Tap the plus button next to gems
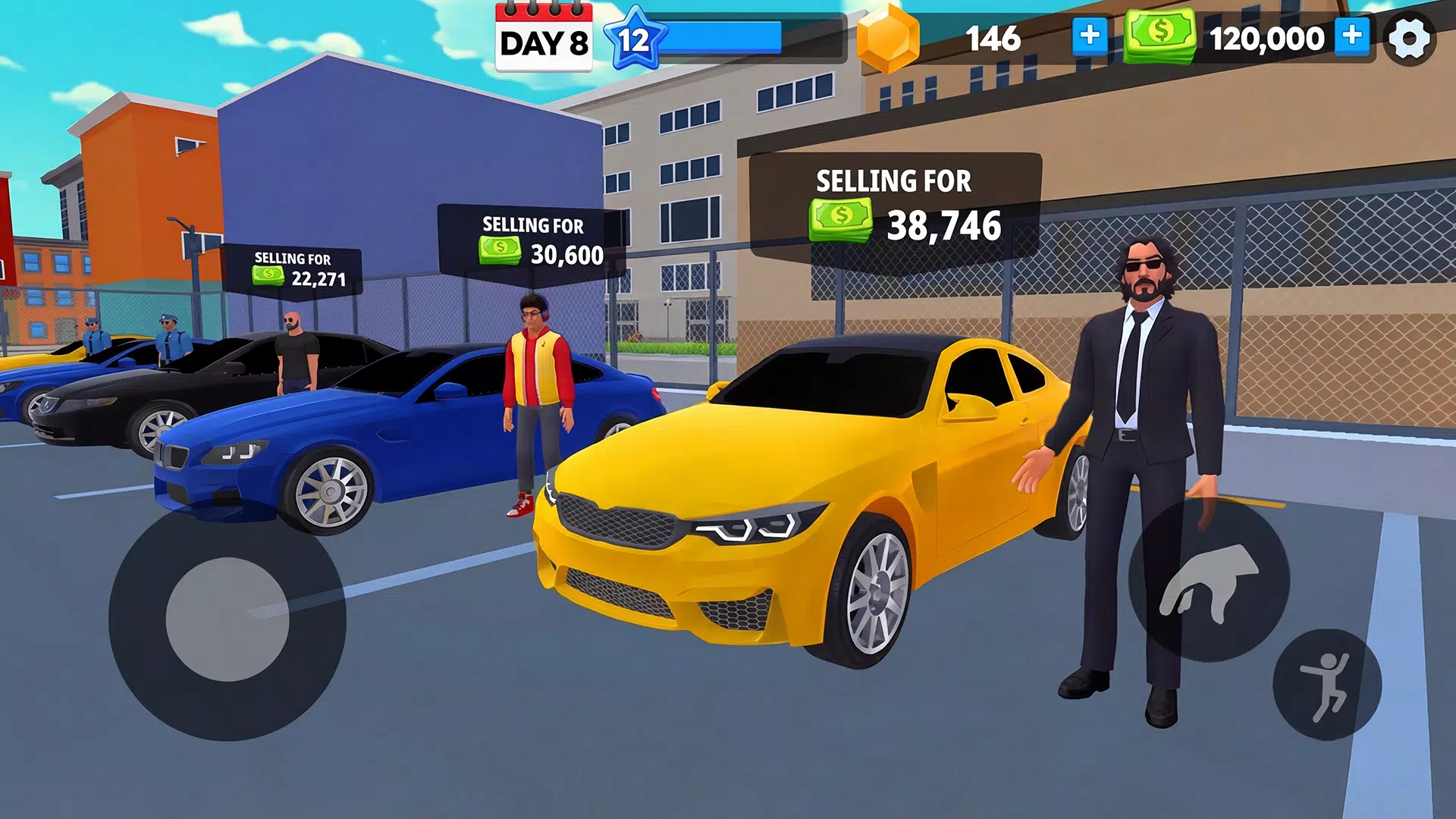The height and width of the screenshot is (819, 1456). [1090, 36]
